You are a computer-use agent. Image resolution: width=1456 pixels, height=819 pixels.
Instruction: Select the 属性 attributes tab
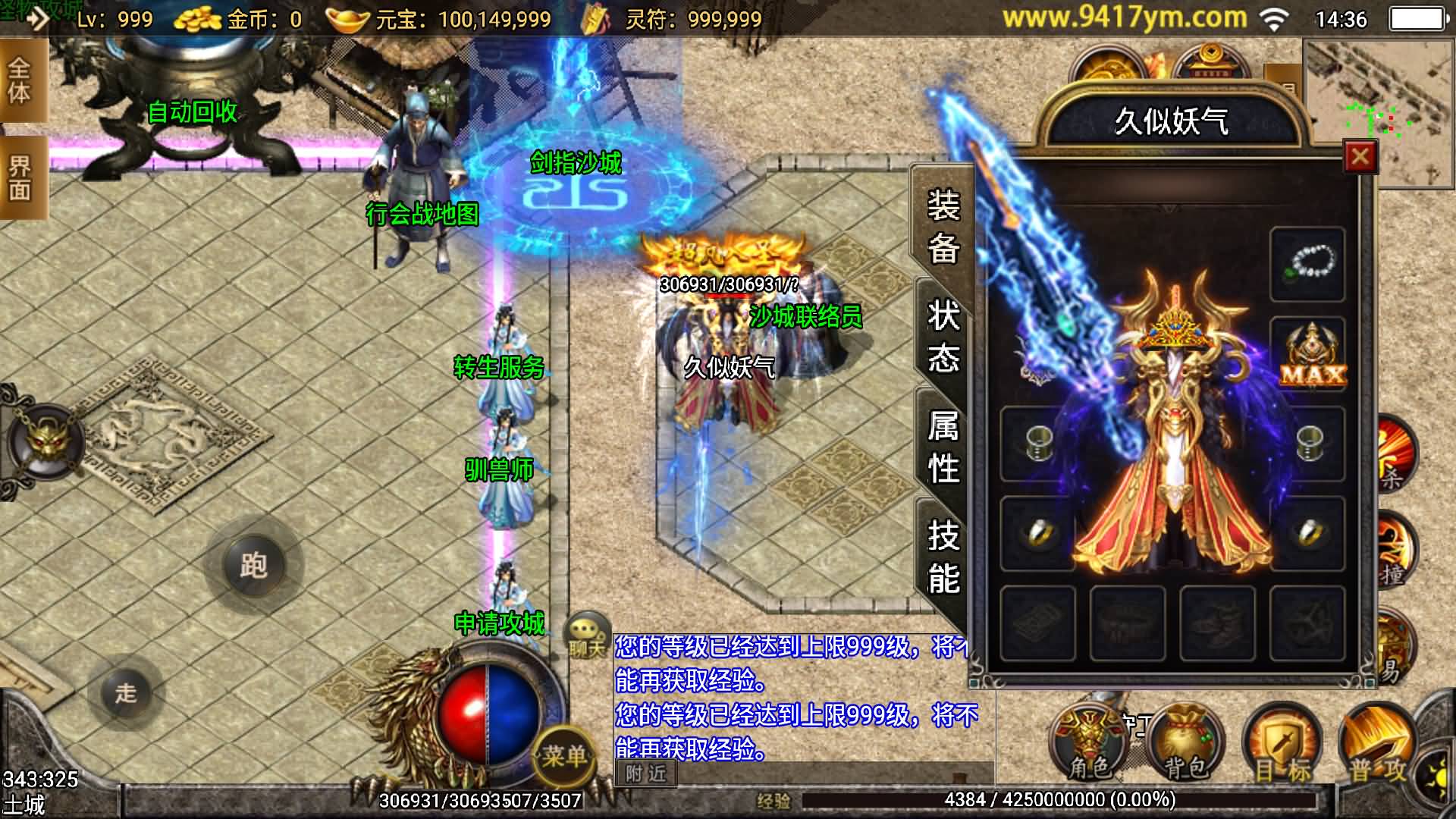pos(943,447)
